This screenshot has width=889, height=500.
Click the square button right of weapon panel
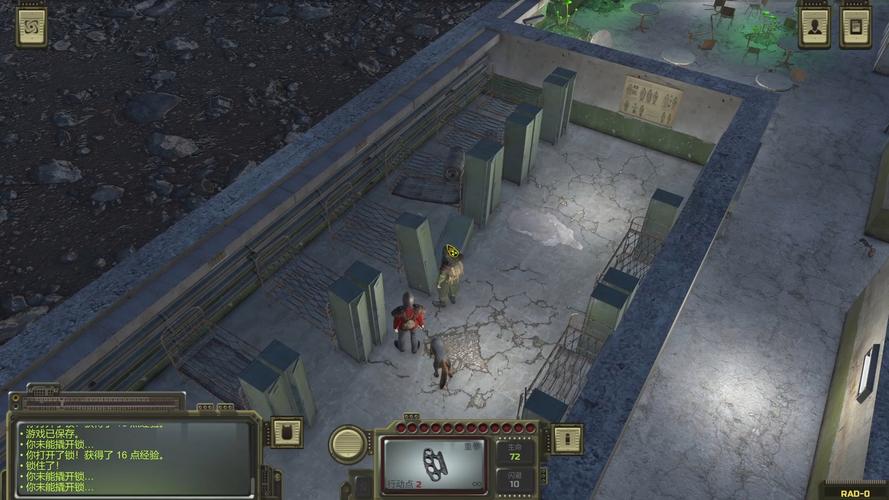[567, 438]
